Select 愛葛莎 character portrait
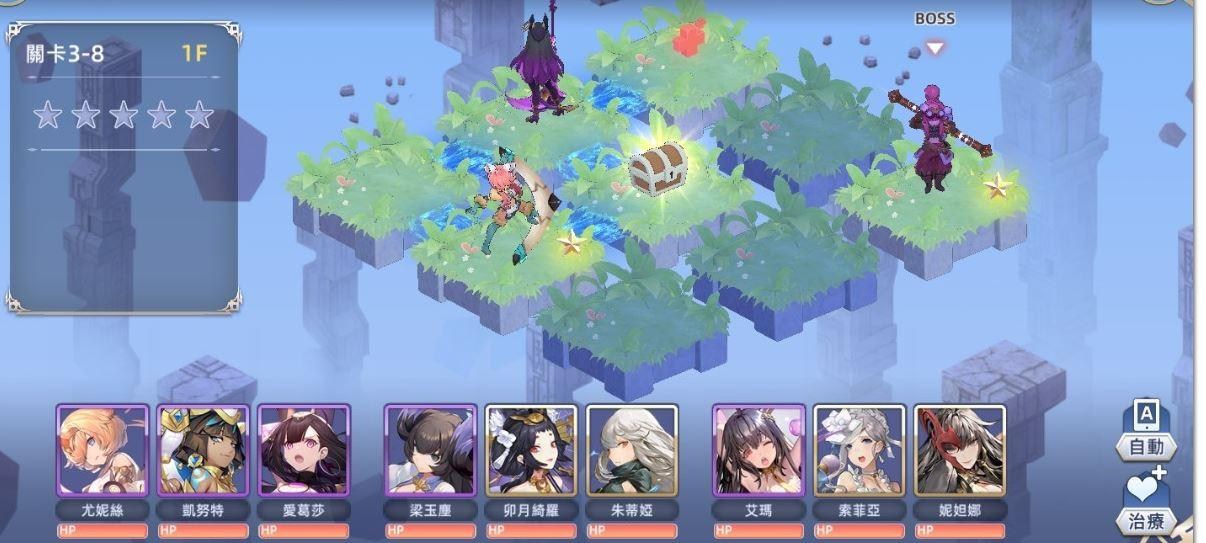Screen dimensions: 1206x543 click(x=304, y=450)
